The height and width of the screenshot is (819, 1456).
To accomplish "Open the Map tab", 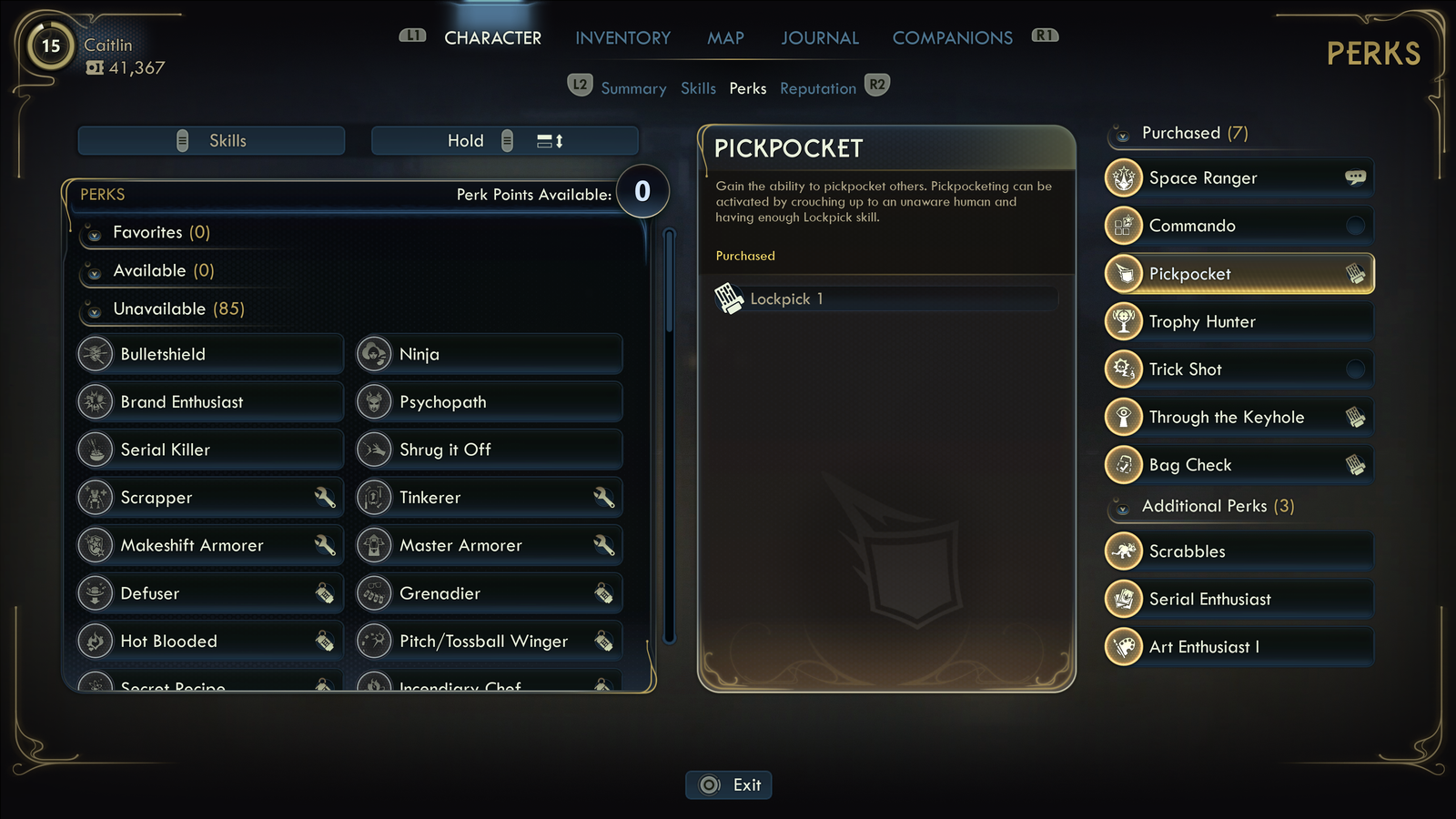I will point(725,38).
